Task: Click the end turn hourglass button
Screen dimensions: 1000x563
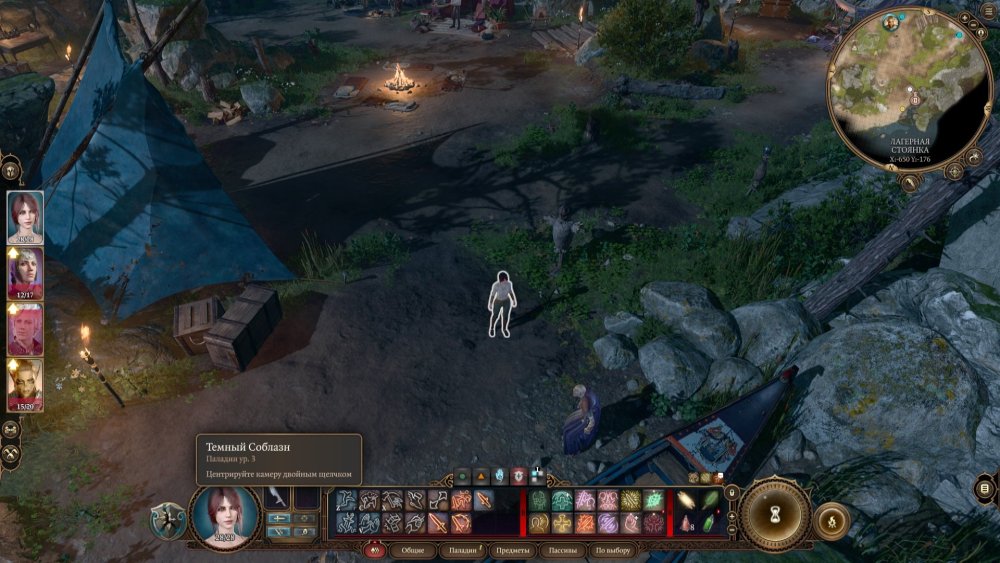Action: point(775,513)
